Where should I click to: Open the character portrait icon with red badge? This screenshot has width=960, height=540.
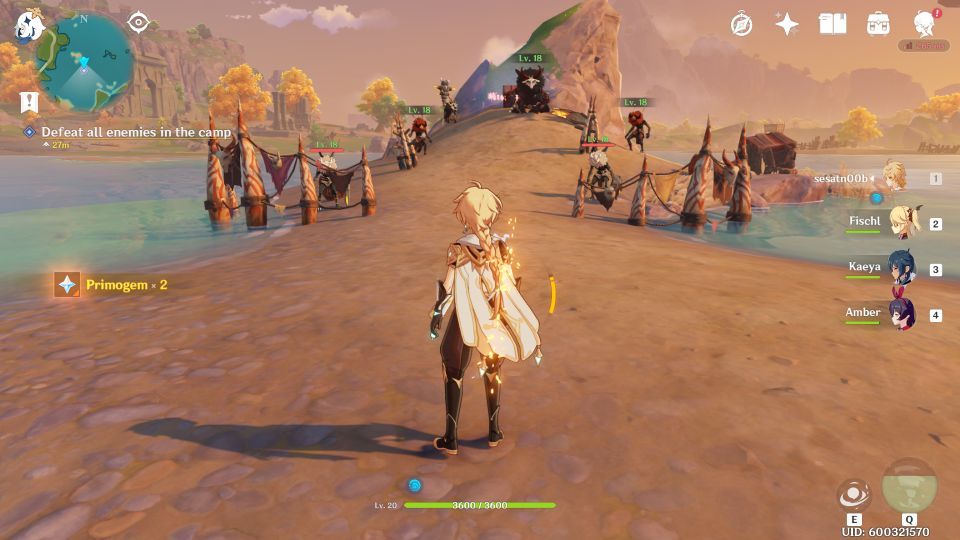tap(925, 24)
